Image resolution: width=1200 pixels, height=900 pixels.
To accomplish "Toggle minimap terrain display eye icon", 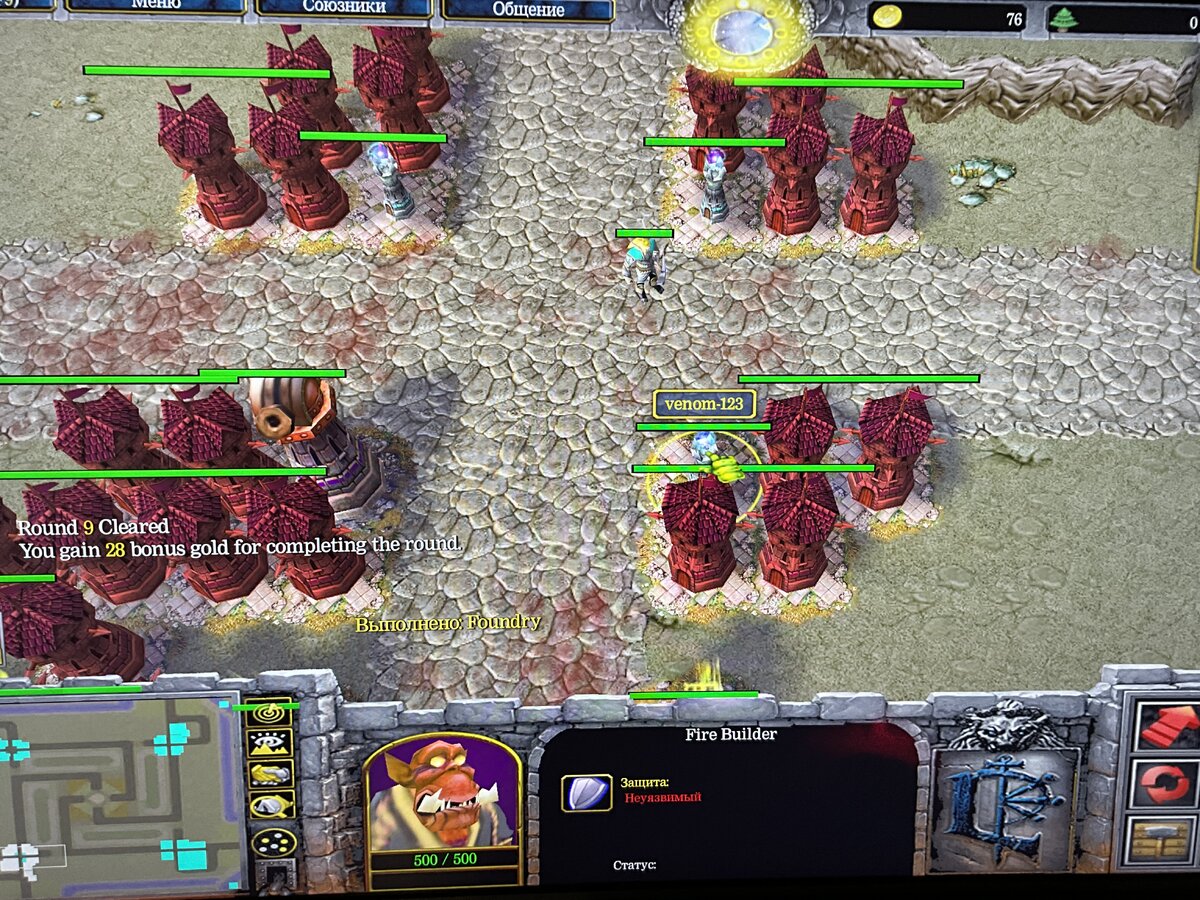I will tap(271, 743).
